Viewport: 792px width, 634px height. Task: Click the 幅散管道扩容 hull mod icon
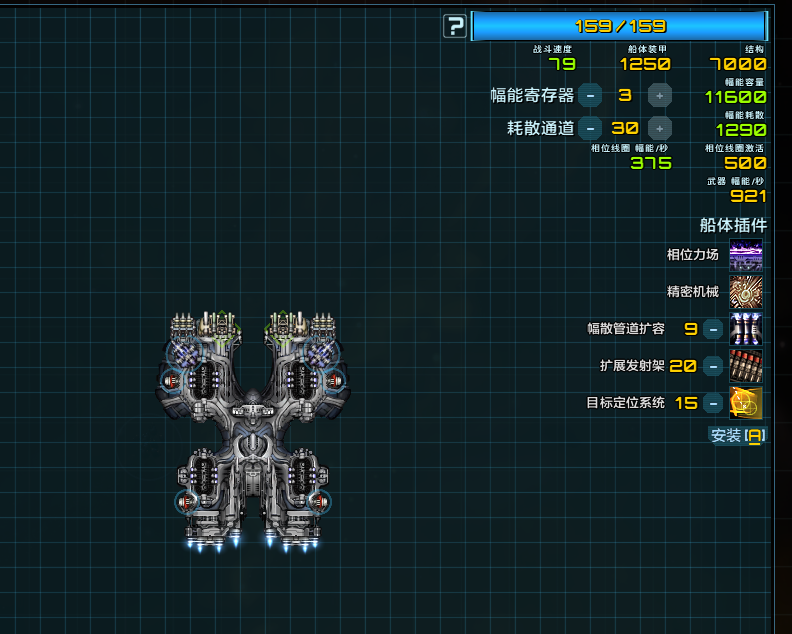[x=745, y=328]
